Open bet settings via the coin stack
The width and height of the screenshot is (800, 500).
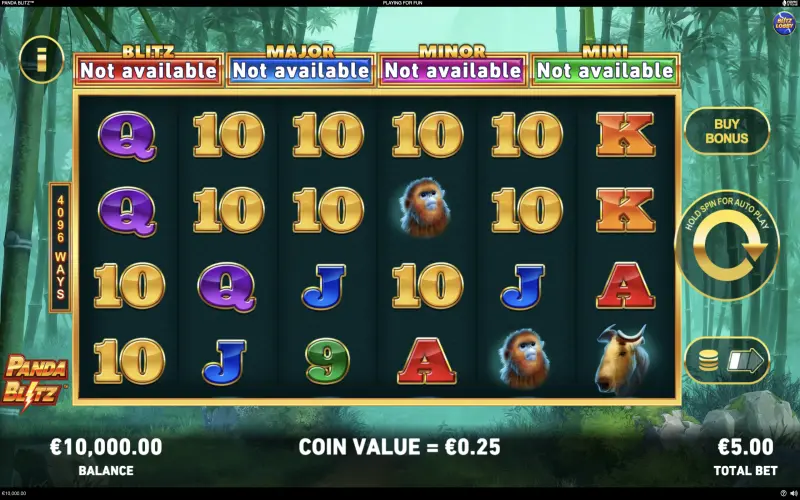[x=708, y=360]
